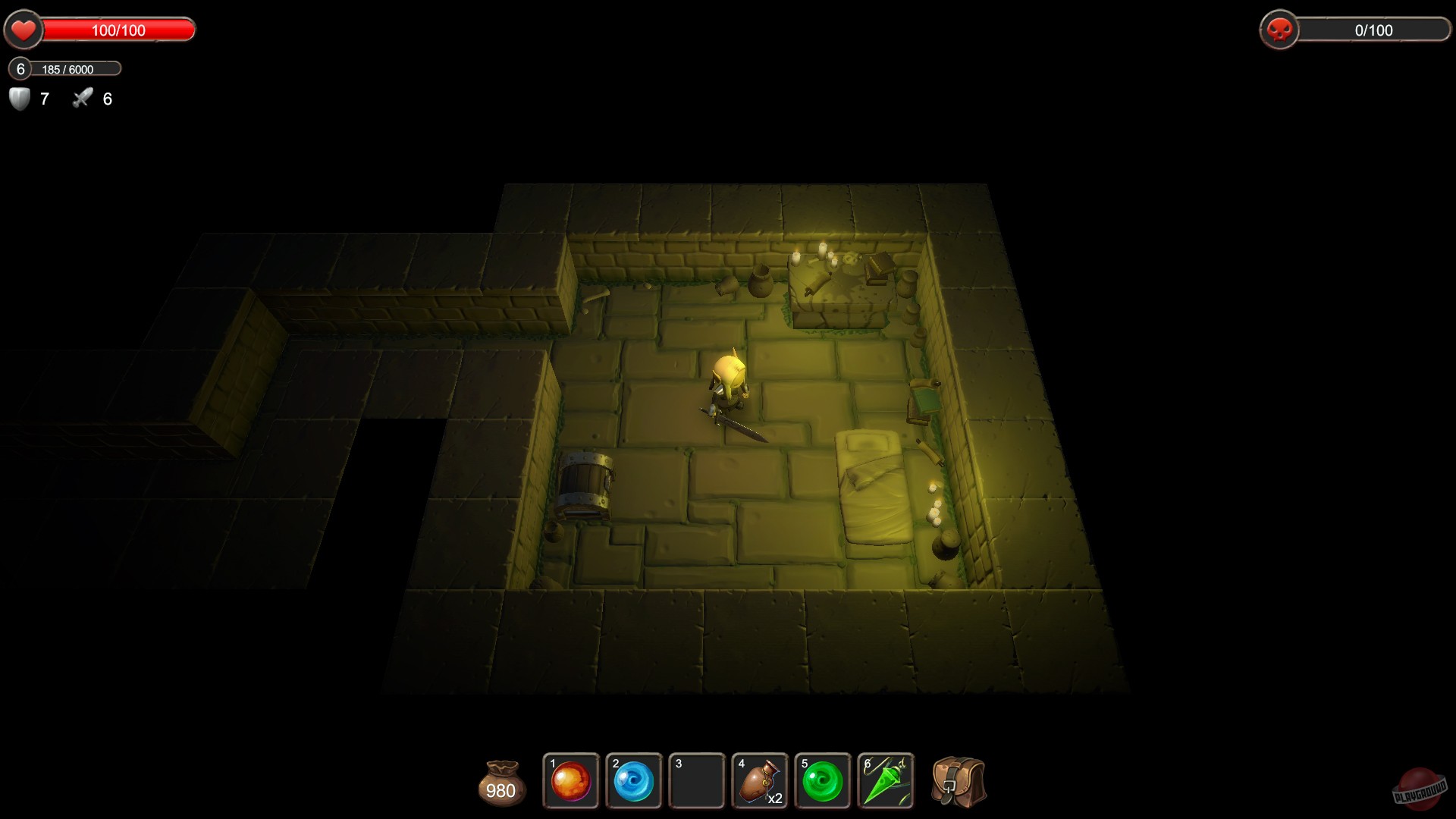
Task: Select the orange orb in hotbar slot 1
Action: point(570,781)
